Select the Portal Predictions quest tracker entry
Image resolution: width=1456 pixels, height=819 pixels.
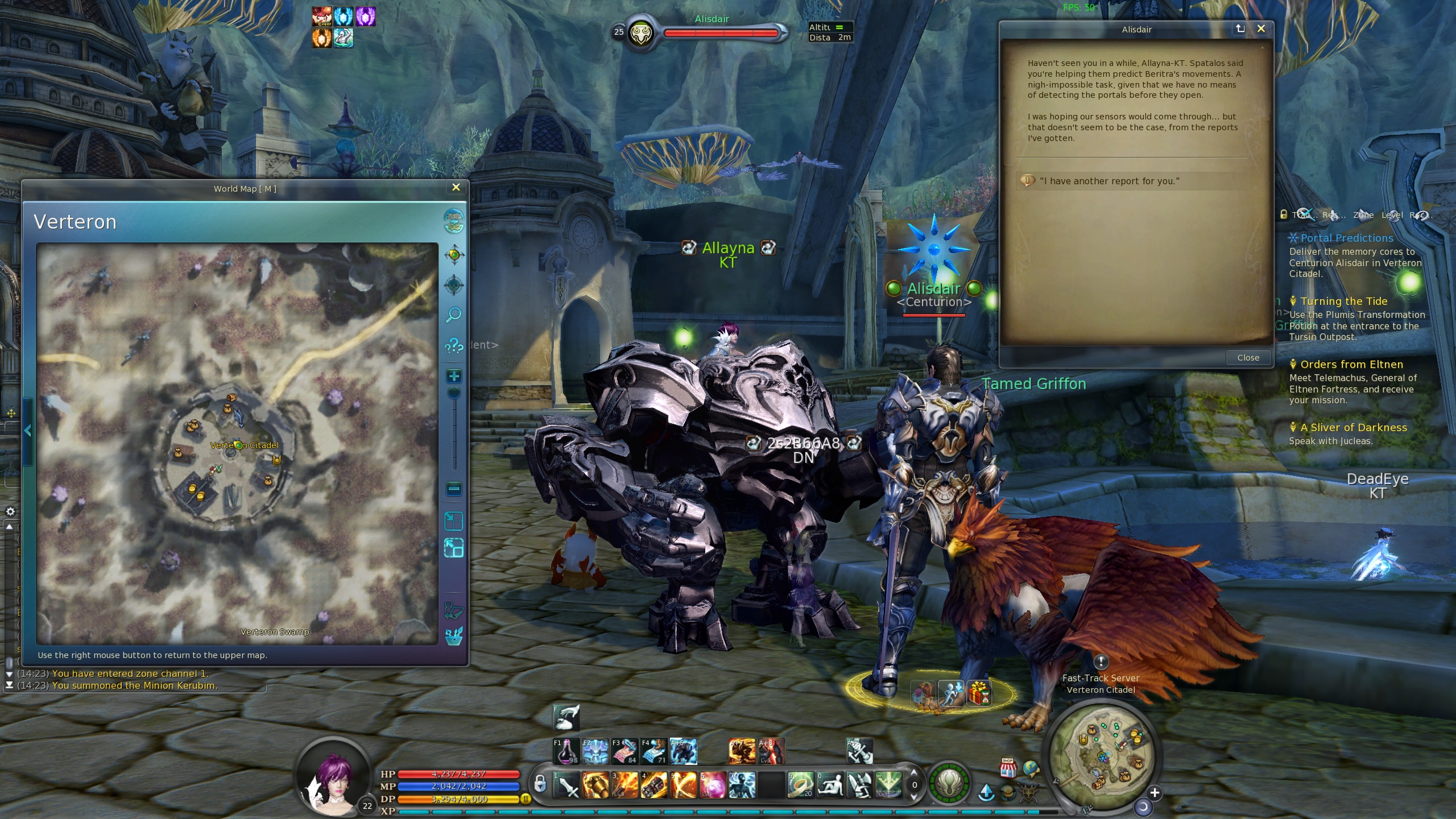click(x=1346, y=238)
